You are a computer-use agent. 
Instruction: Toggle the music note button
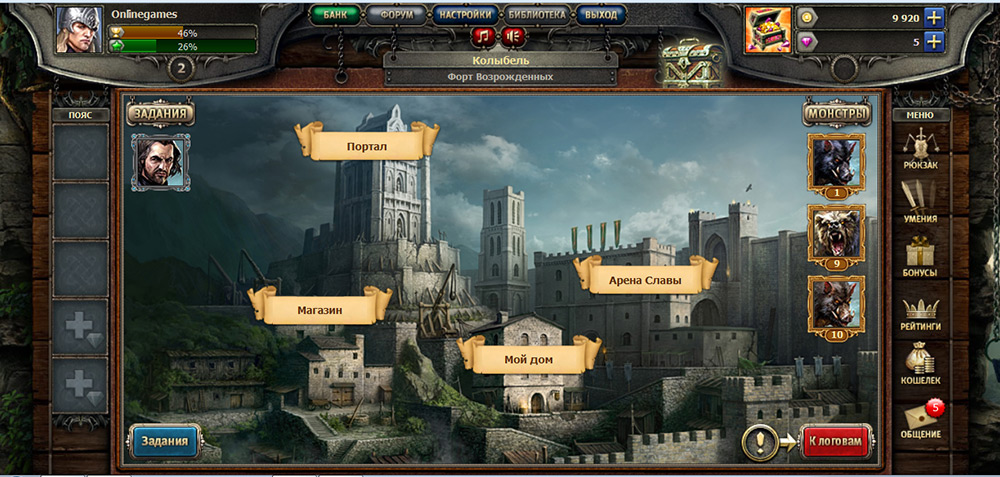click(484, 37)
